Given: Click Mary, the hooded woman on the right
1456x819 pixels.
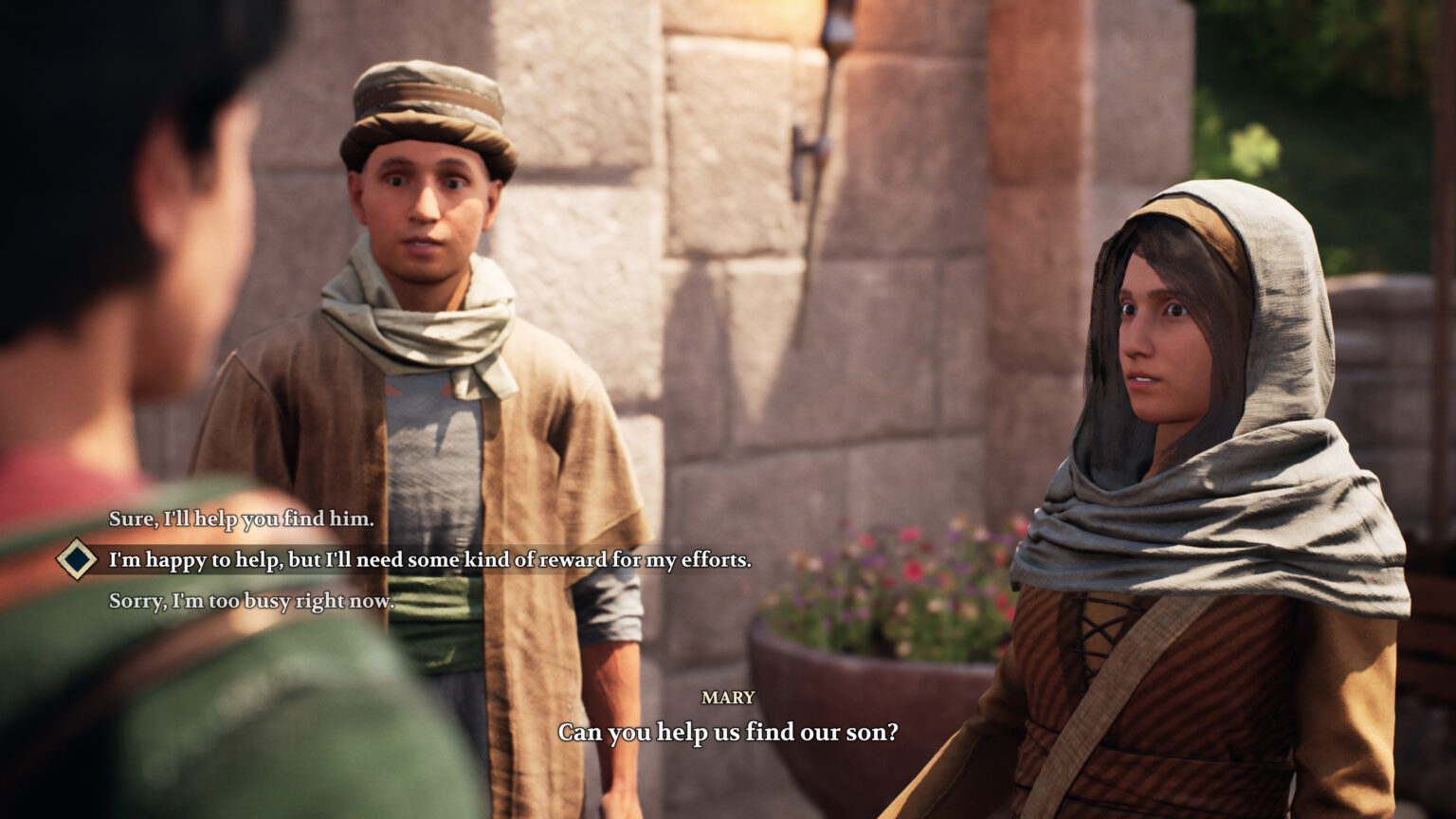Looking at the screenshot, I should [x=1166, y=379].
